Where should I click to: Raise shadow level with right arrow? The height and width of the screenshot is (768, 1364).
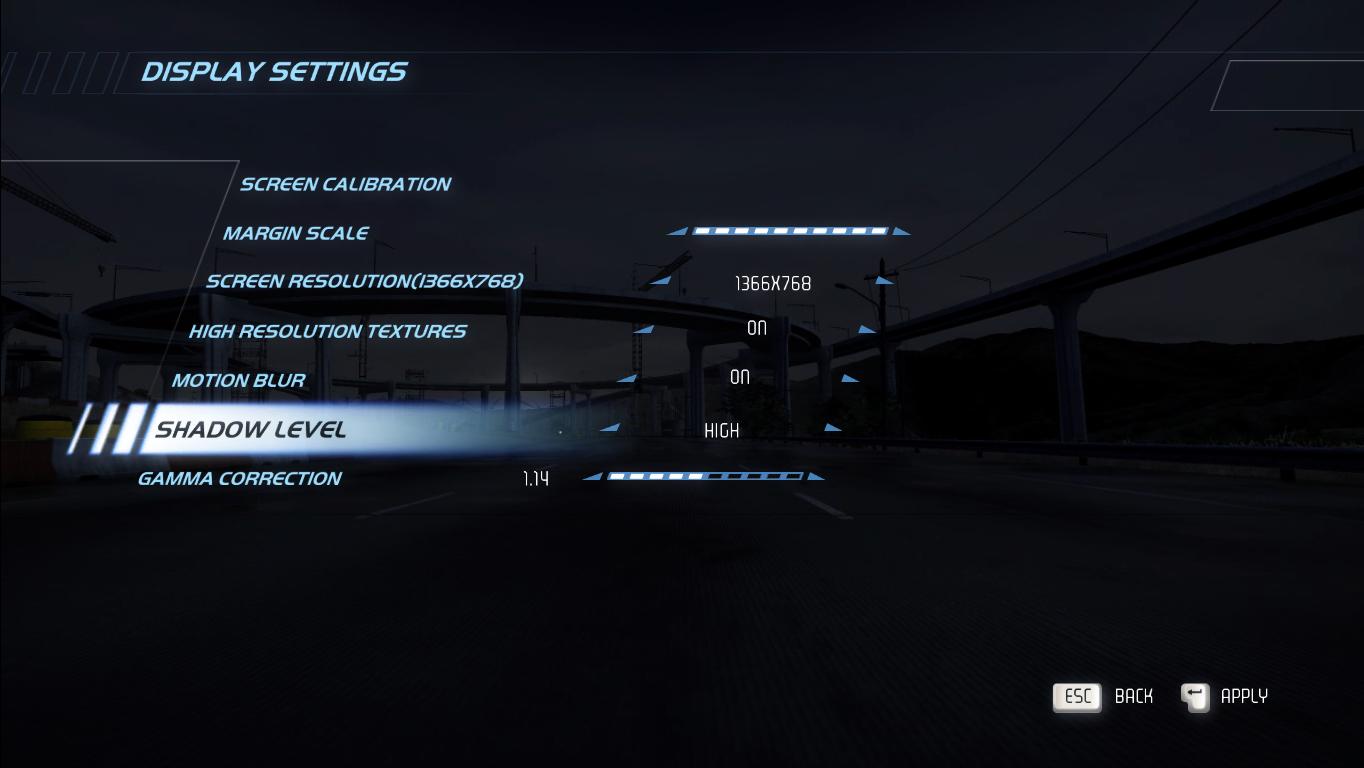(833, 428)
